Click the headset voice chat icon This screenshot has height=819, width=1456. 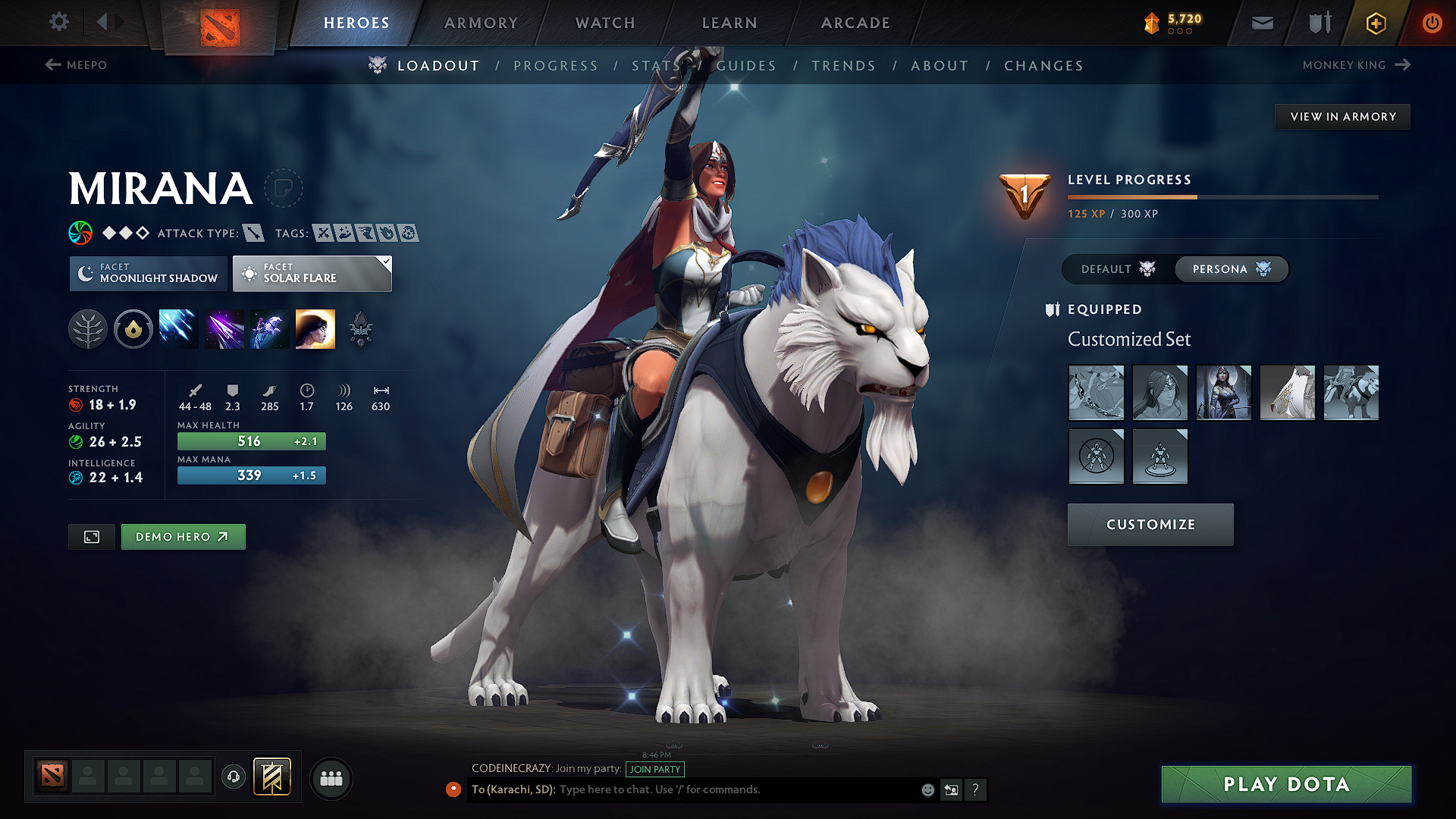point(233,778)
